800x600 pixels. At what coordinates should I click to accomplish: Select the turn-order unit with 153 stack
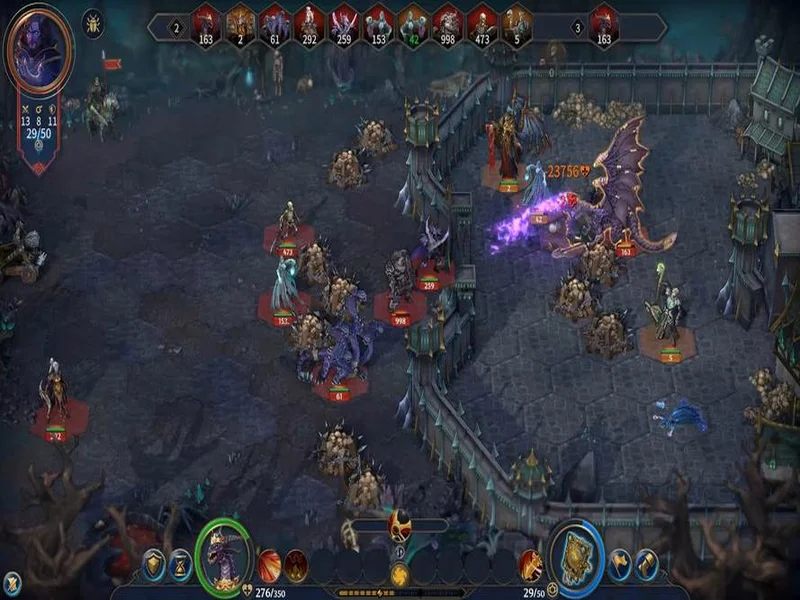pos(378,24)
